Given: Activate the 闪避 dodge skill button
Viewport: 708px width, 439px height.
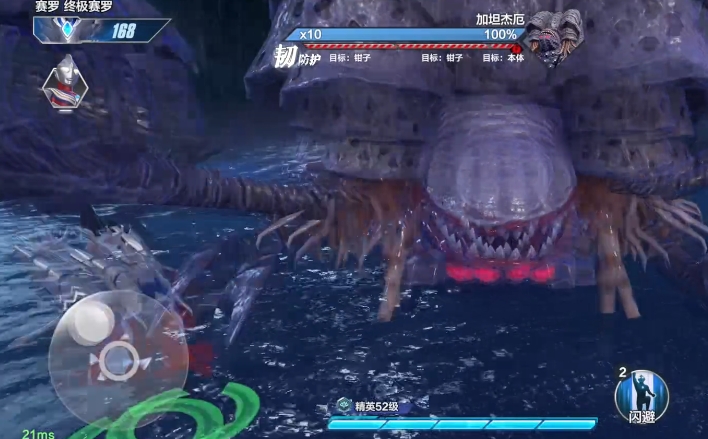Looking at the screenshot, I should 642,396.
